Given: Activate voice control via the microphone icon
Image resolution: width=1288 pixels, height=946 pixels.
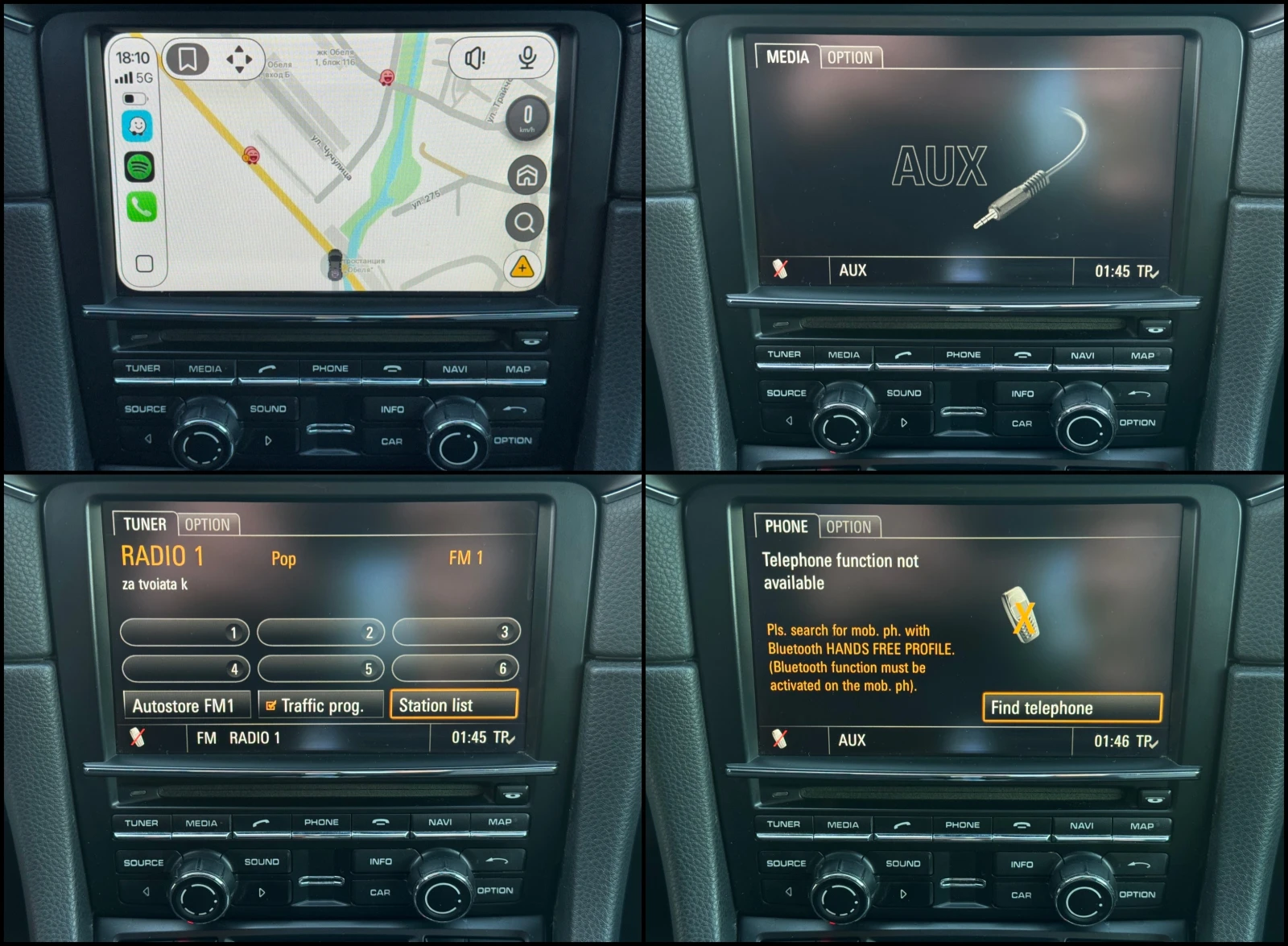Looking at the screenshot, I should pyautogui.click(x=526, y=57).
